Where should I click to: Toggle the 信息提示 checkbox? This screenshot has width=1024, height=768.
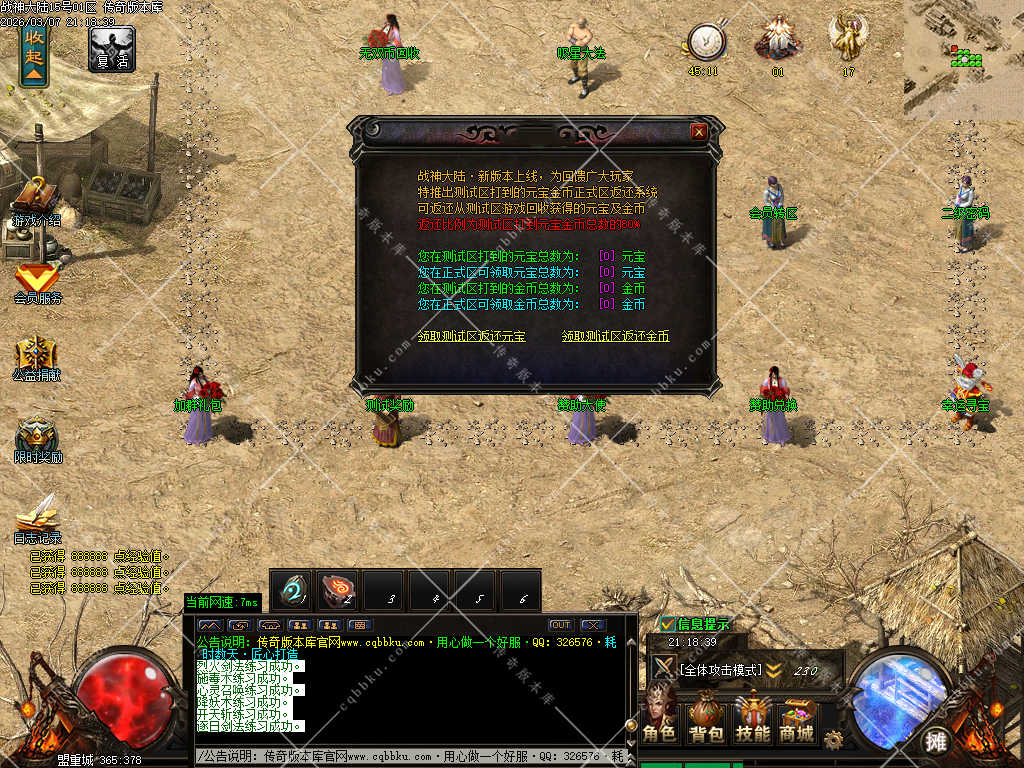click(667, 624)
